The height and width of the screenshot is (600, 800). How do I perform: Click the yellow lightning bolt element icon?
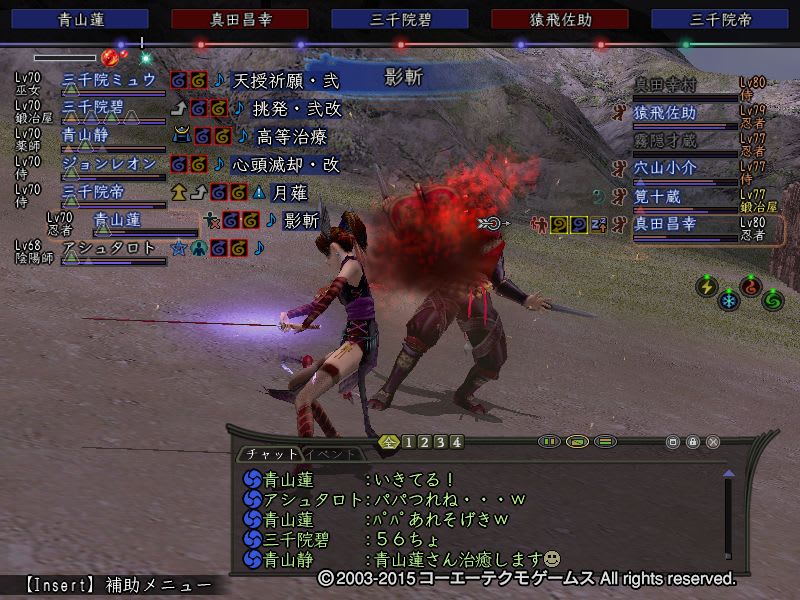[x=706, y=286]
